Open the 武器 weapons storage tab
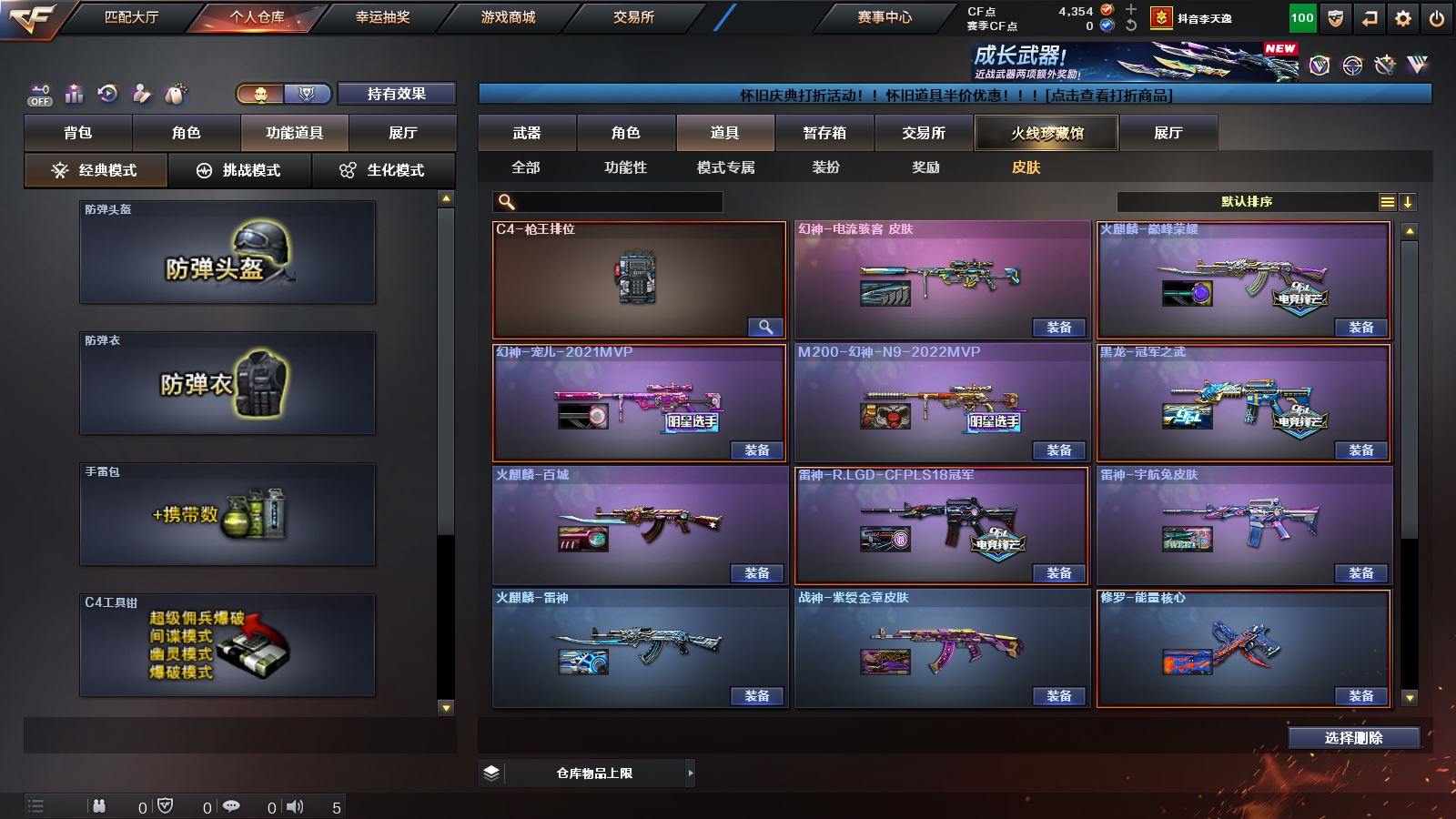Viewport: 1456px width, 819px height. pos(527,133)
